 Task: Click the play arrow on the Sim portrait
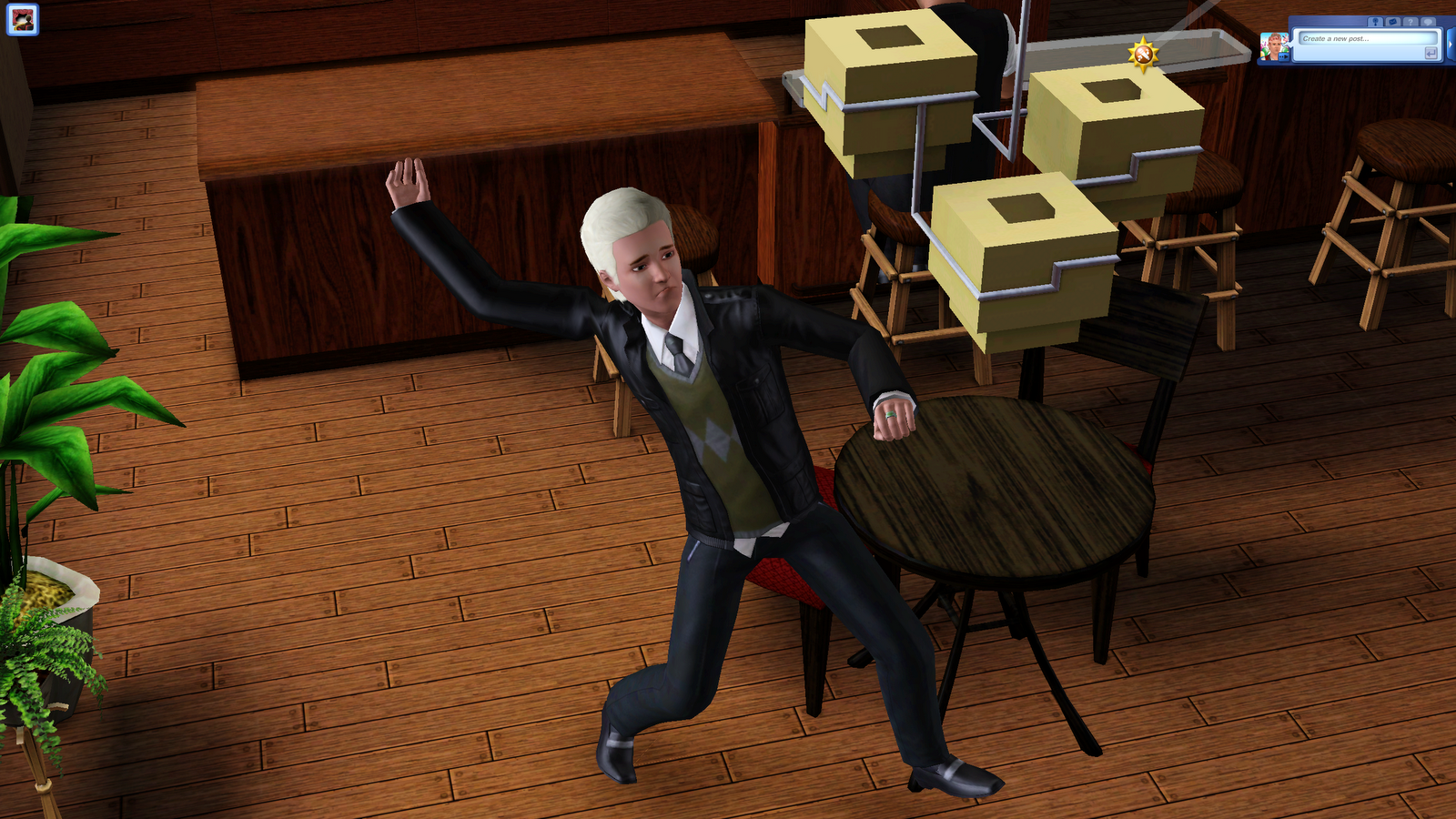[1283, 56]
